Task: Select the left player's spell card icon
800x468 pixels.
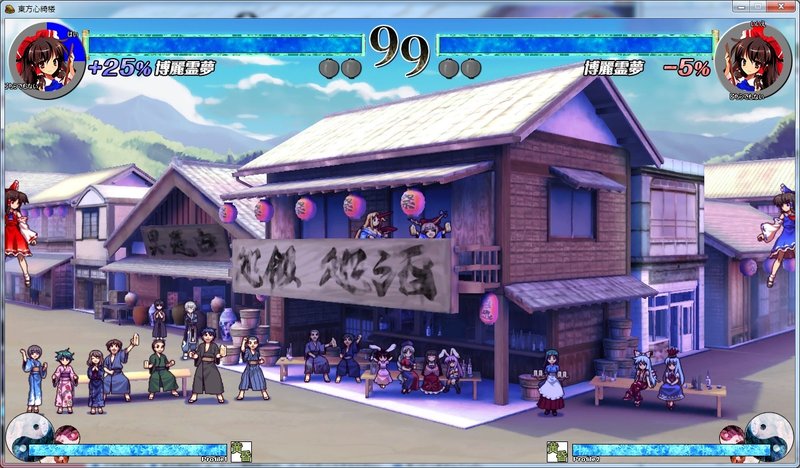Action: [240, 451]
